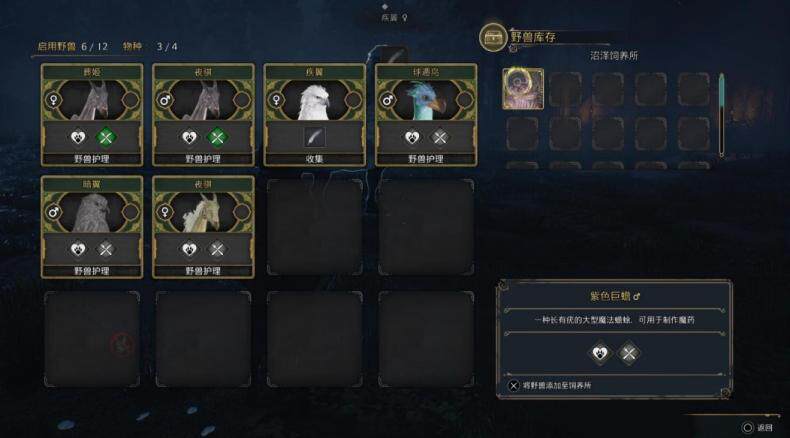Click the beast inventory scrollbar

(720, 112)
